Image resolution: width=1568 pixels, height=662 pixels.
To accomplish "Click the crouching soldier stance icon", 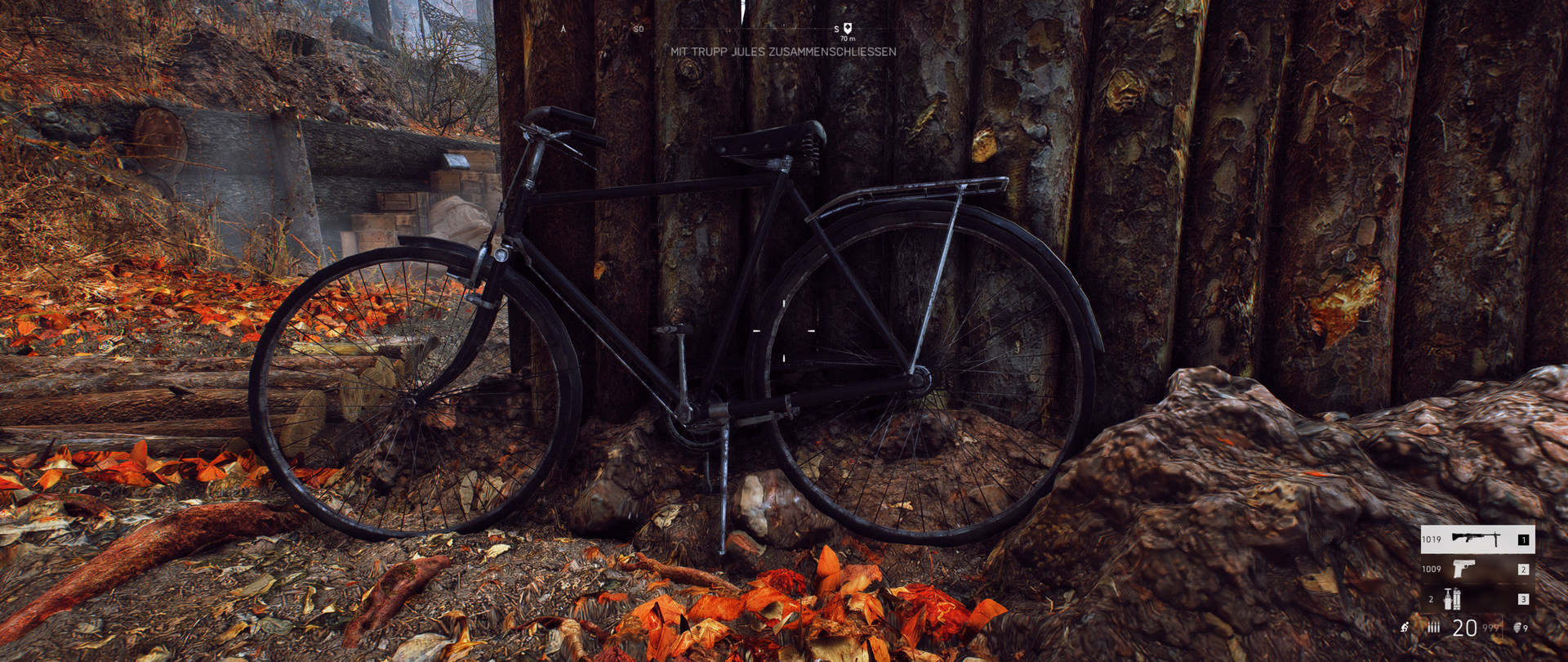I will point(1405,628).
